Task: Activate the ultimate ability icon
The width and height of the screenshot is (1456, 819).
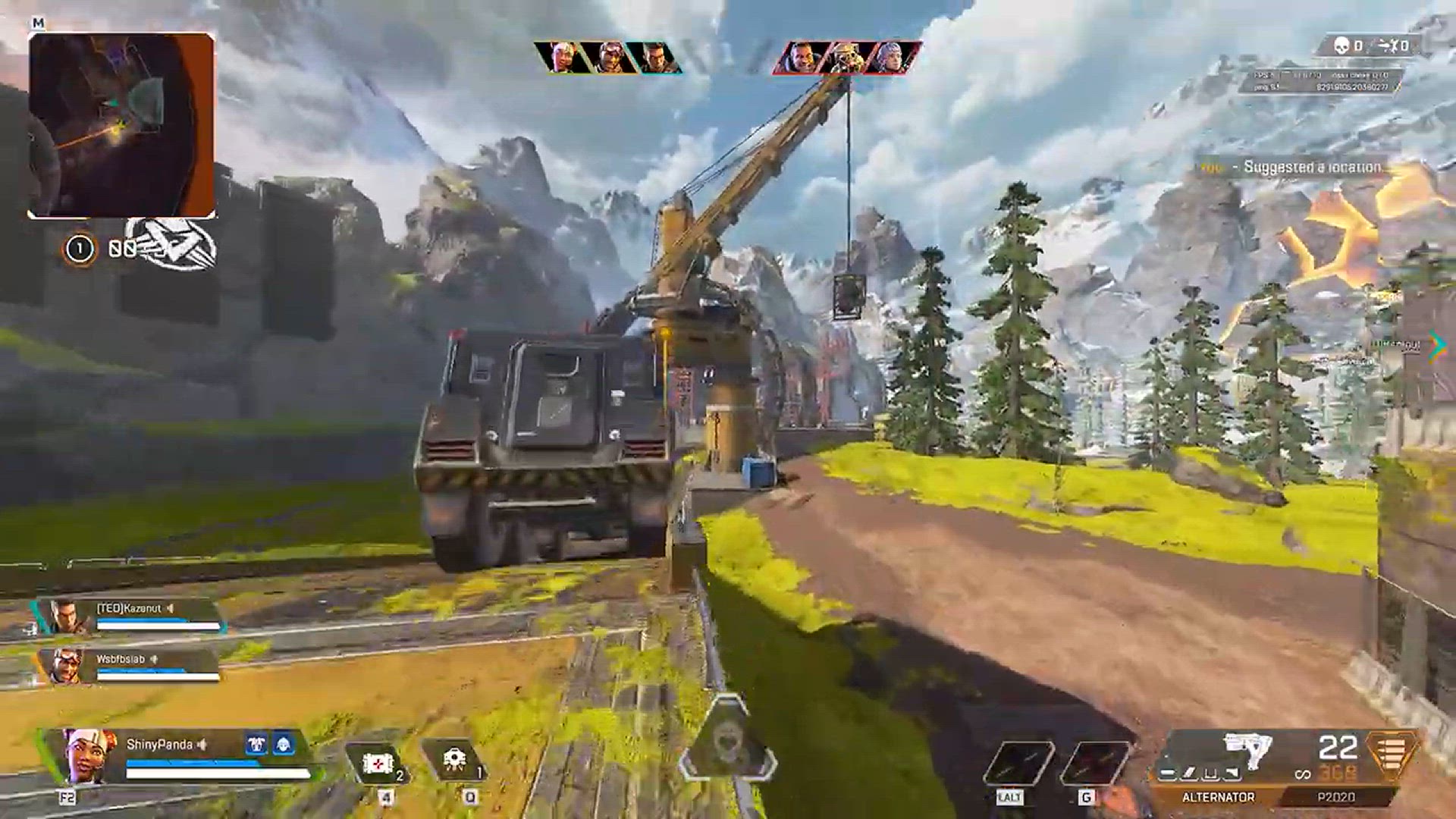Action: coord(727,739)
